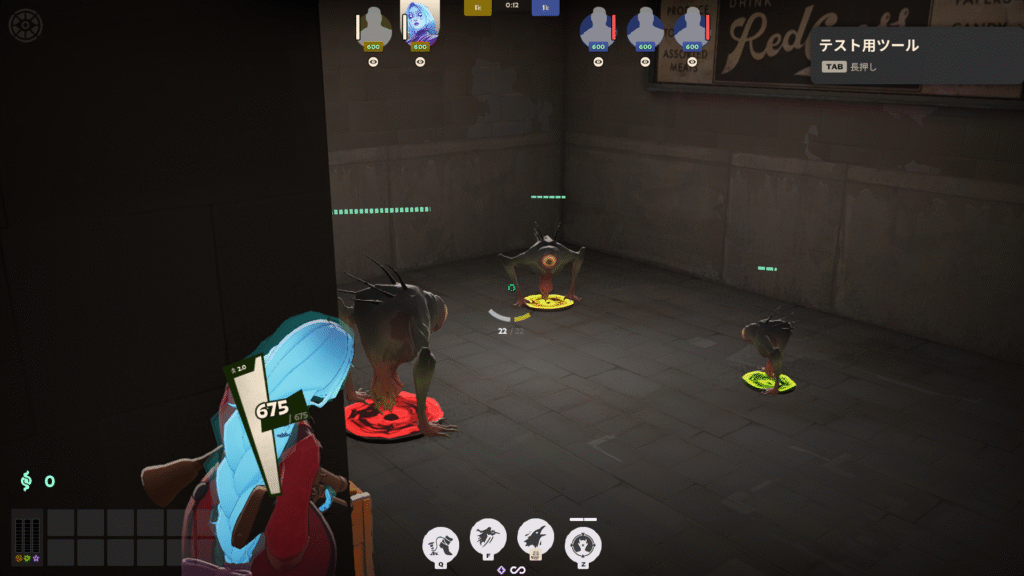
Task: Click the blue team score box
Action: click(545, 7)
